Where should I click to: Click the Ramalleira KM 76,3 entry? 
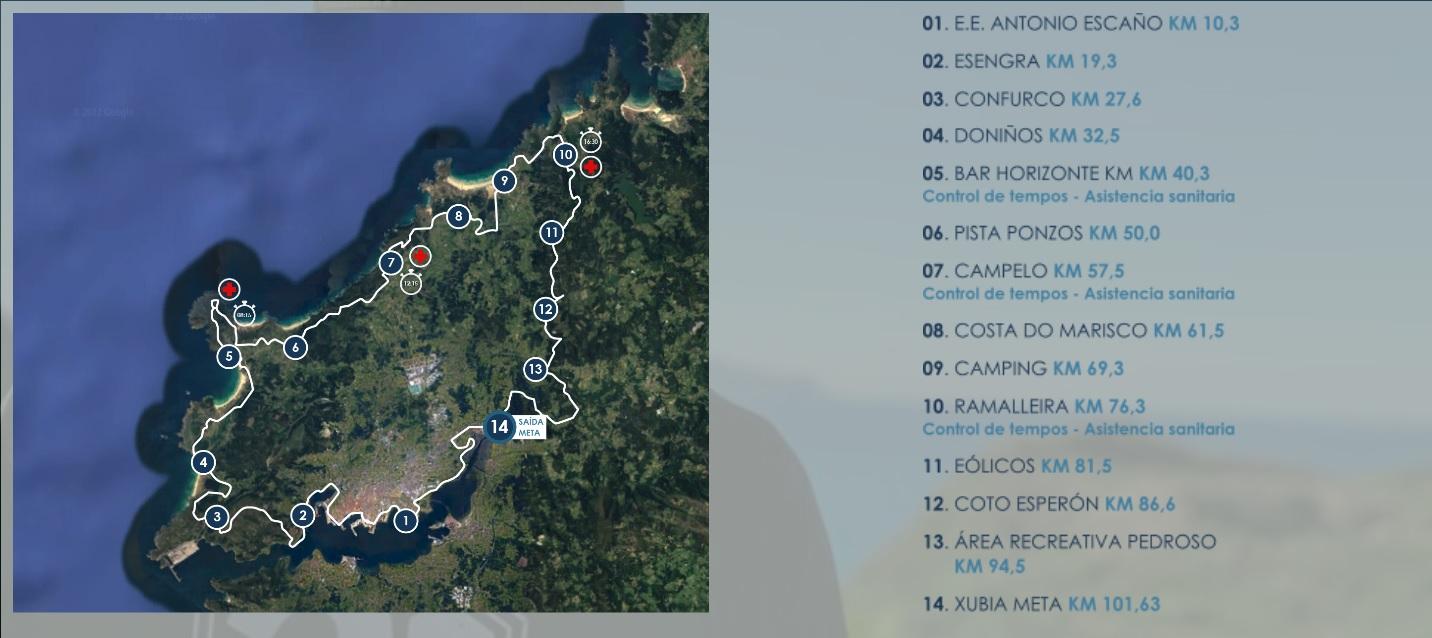(x=1033, y=406)
